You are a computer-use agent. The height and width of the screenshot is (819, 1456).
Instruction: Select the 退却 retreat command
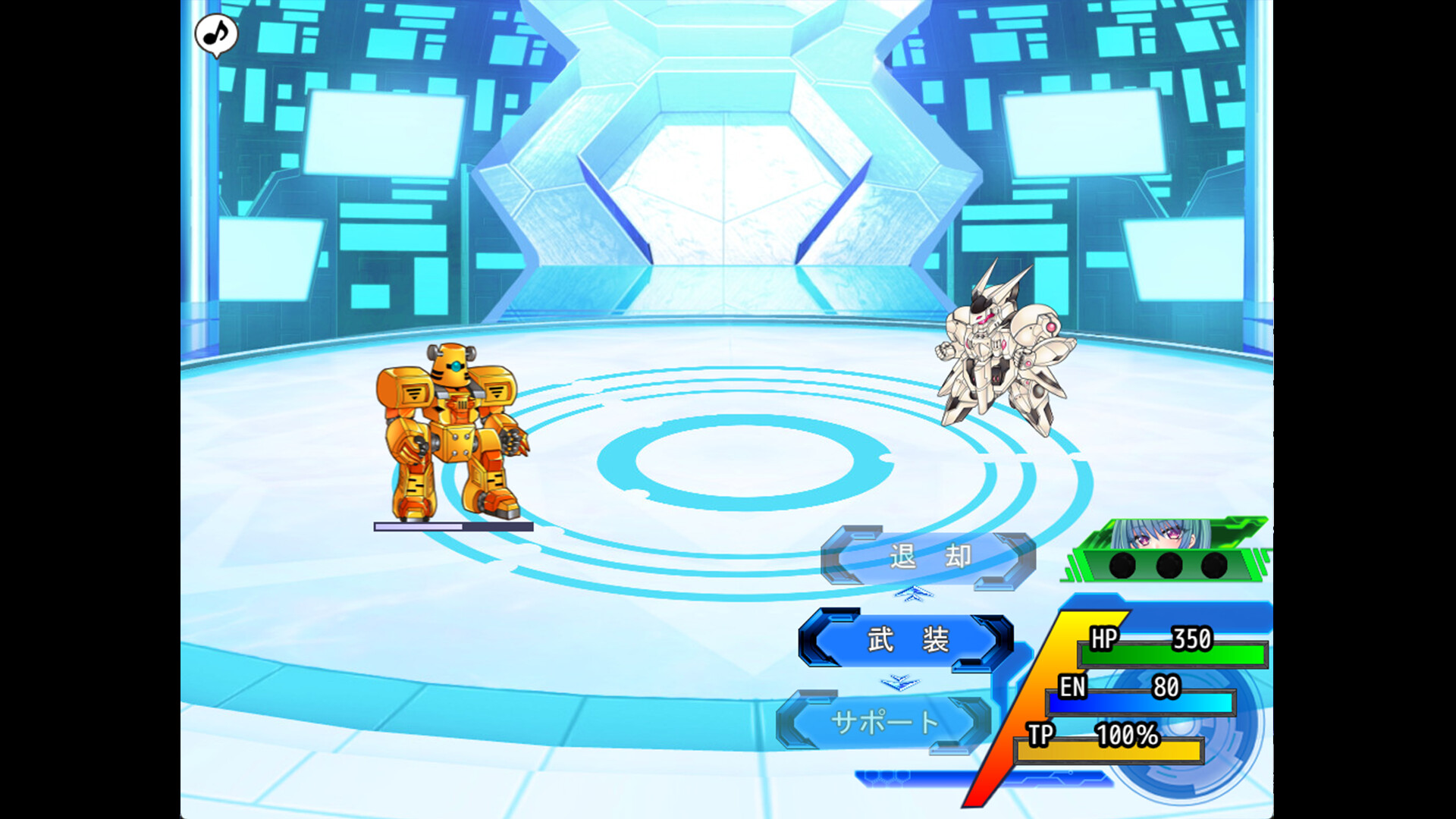(x=928, y=557)
